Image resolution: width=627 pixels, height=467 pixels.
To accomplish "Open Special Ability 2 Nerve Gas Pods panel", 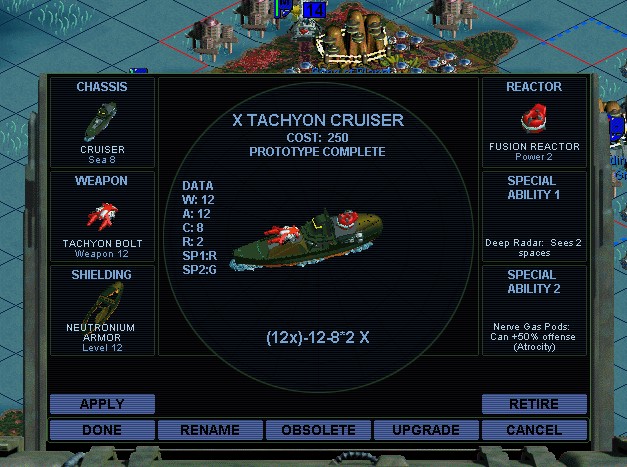I will 534,310.
